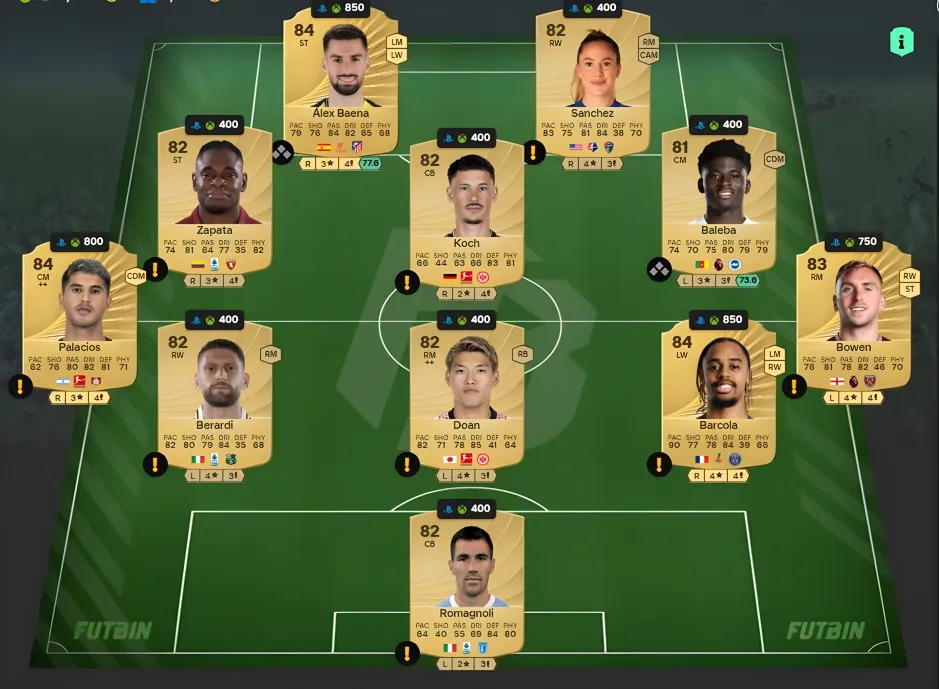This screenshot has width=939, height=689.
Task: Select the Zapata striker card
Action: (215, 200)
